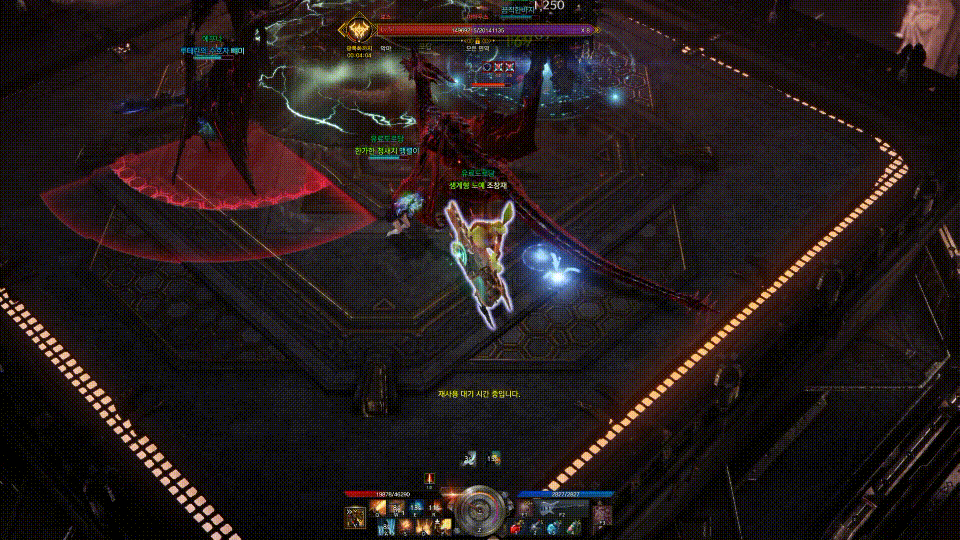Image resolution: width=960 pixels, height=540 pixels.
Task: Click the F3 portrait slot
Action: pos(602,513)
